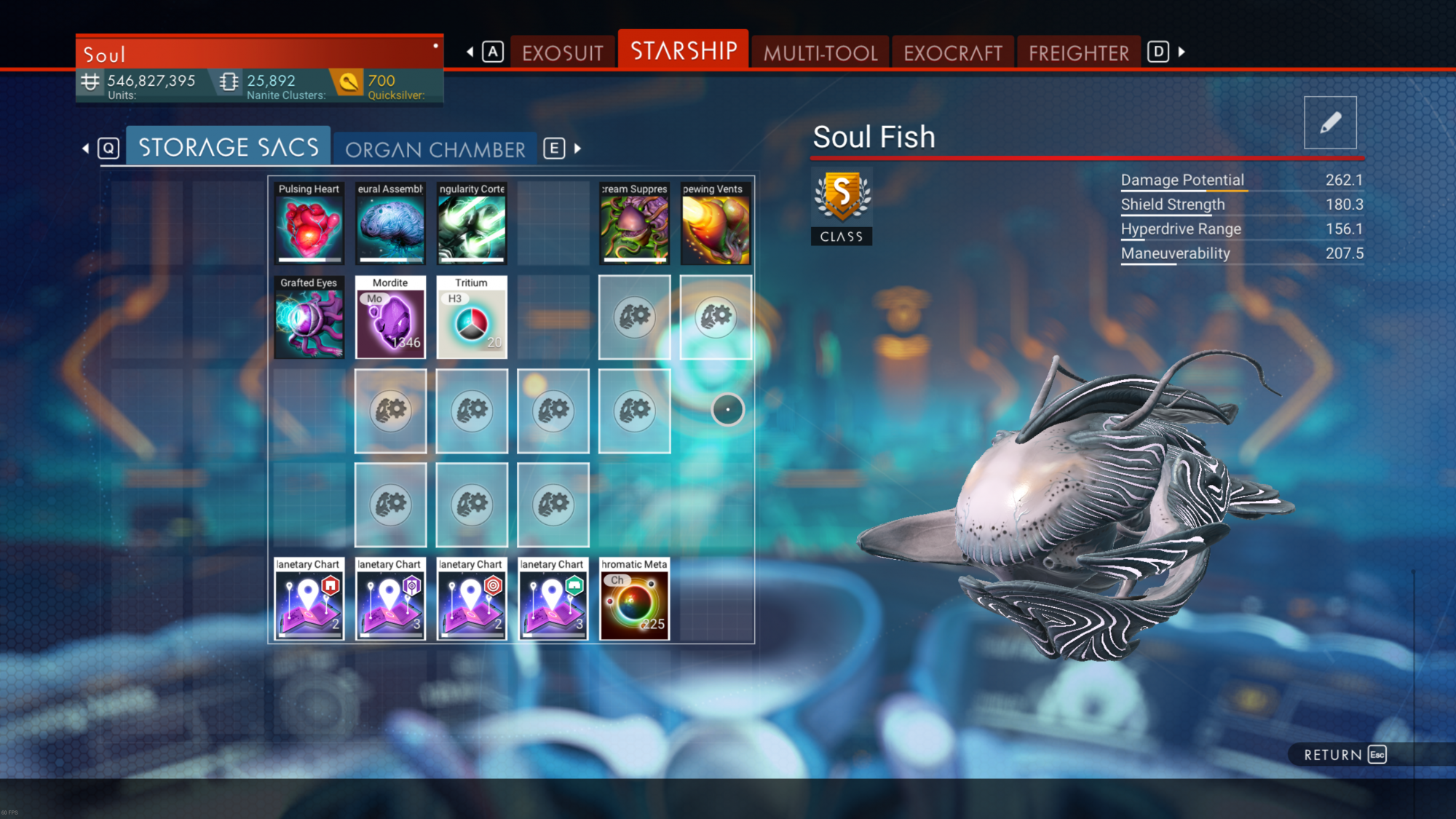
Task: Rename the ship with the pencil button
Action: point(1329,122)
